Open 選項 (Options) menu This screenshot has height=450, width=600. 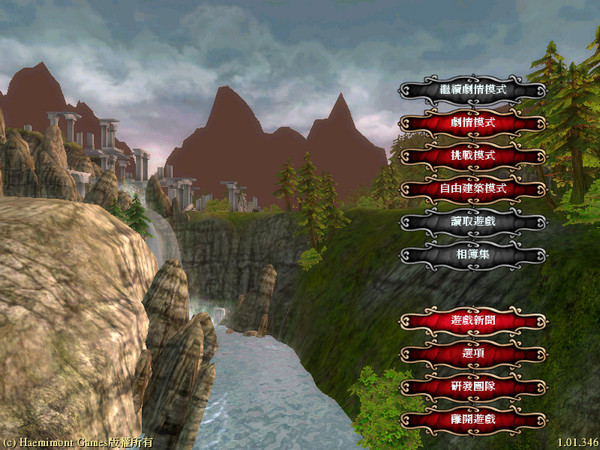coord(473,354)
